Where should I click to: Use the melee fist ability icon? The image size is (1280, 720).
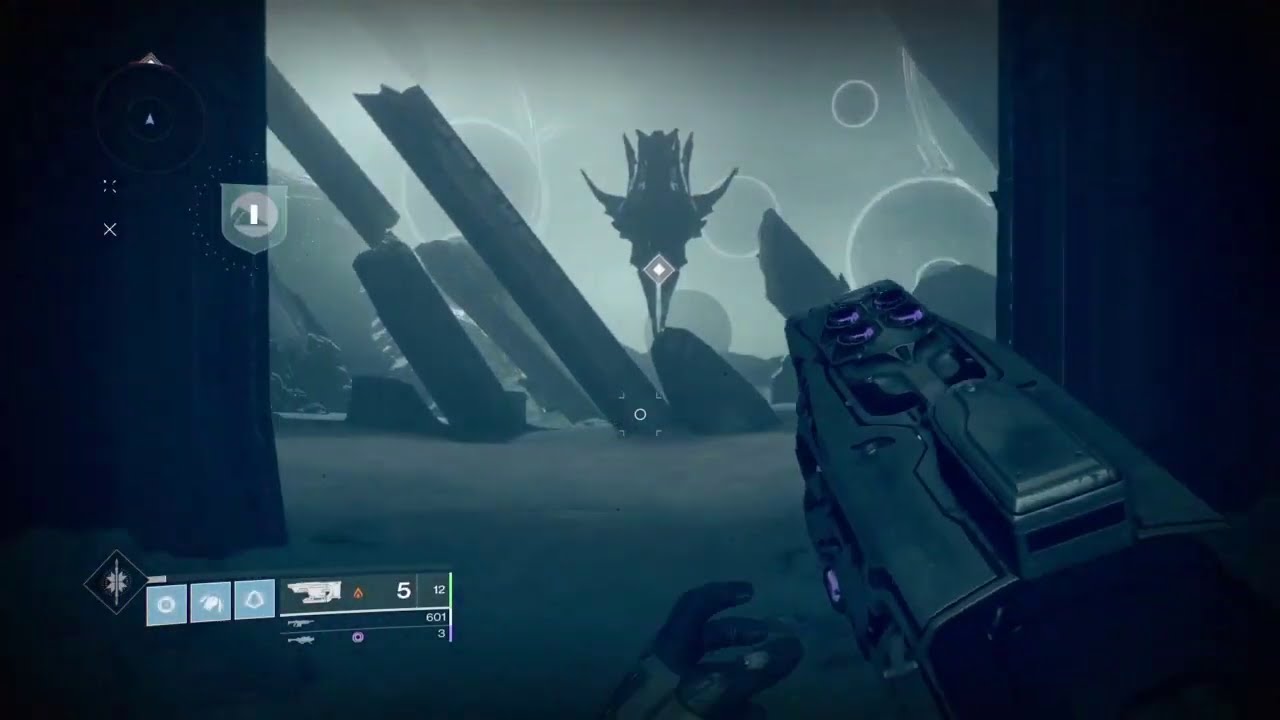click(210, 601)
